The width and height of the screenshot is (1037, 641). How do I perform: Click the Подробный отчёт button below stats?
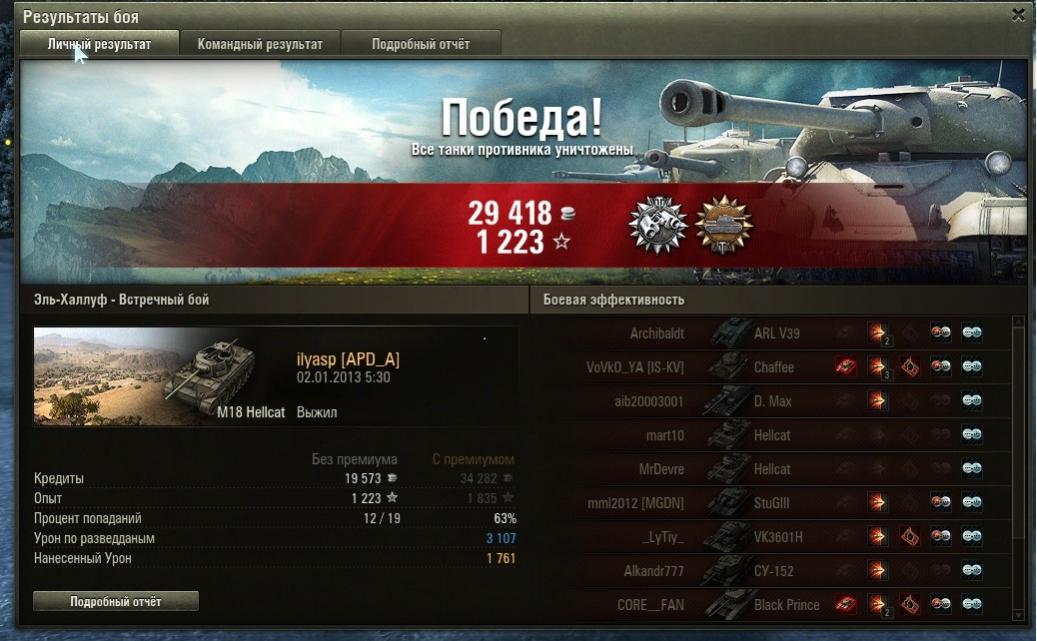(116, 602)
